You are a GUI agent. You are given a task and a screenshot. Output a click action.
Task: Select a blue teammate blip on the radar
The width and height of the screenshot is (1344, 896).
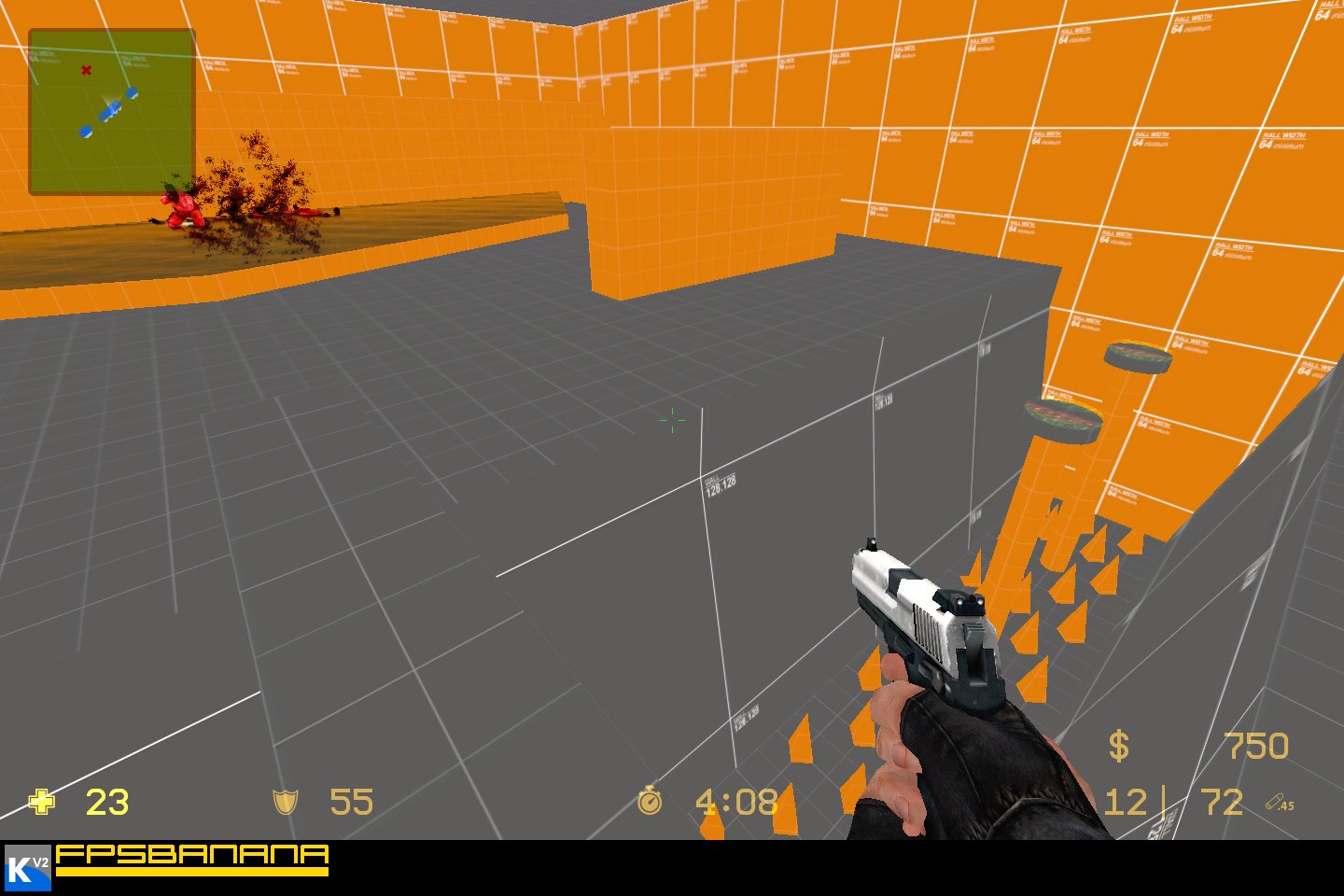pos(133,93)
